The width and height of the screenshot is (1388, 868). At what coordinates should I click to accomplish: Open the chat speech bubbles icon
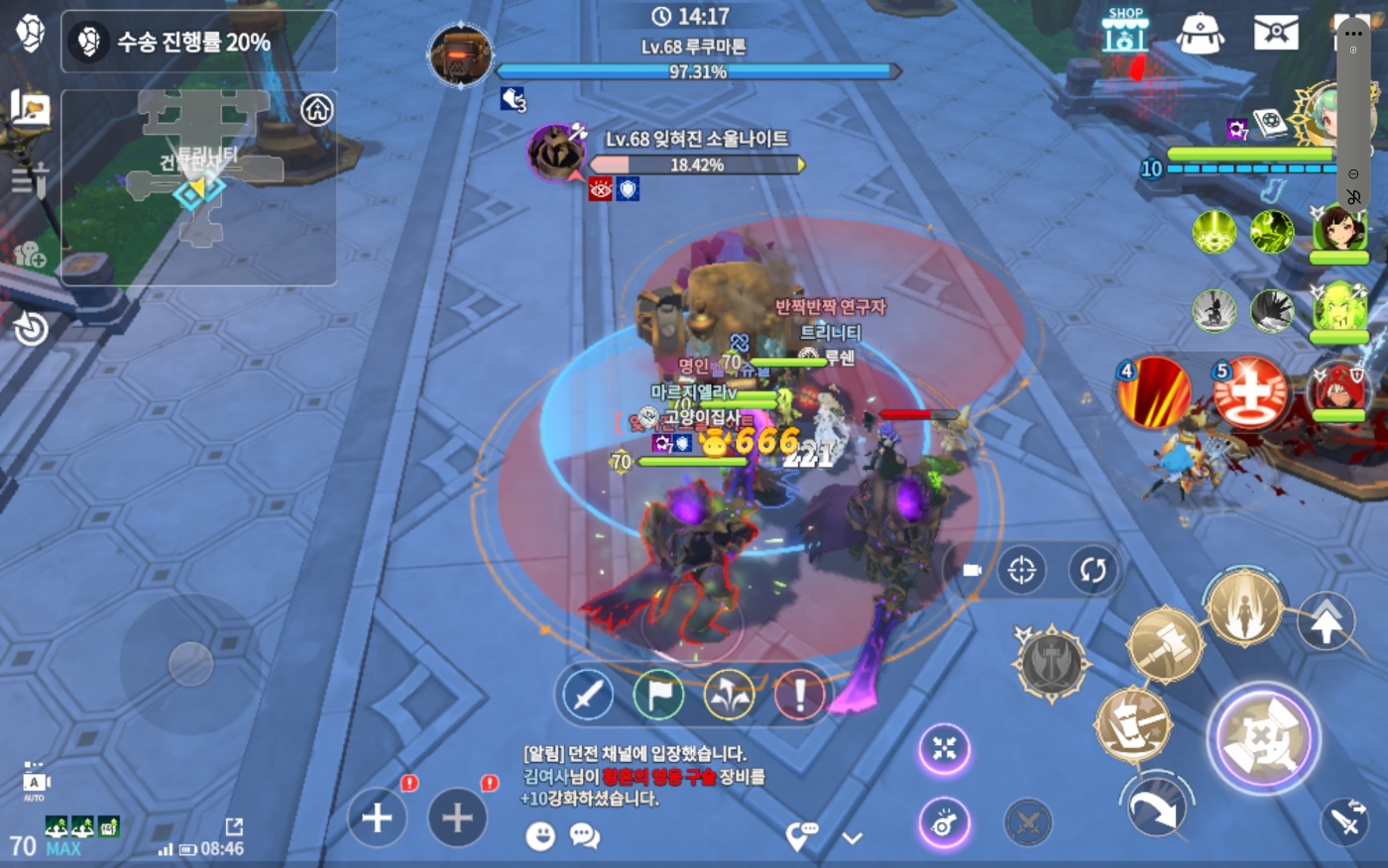(585, 836)
